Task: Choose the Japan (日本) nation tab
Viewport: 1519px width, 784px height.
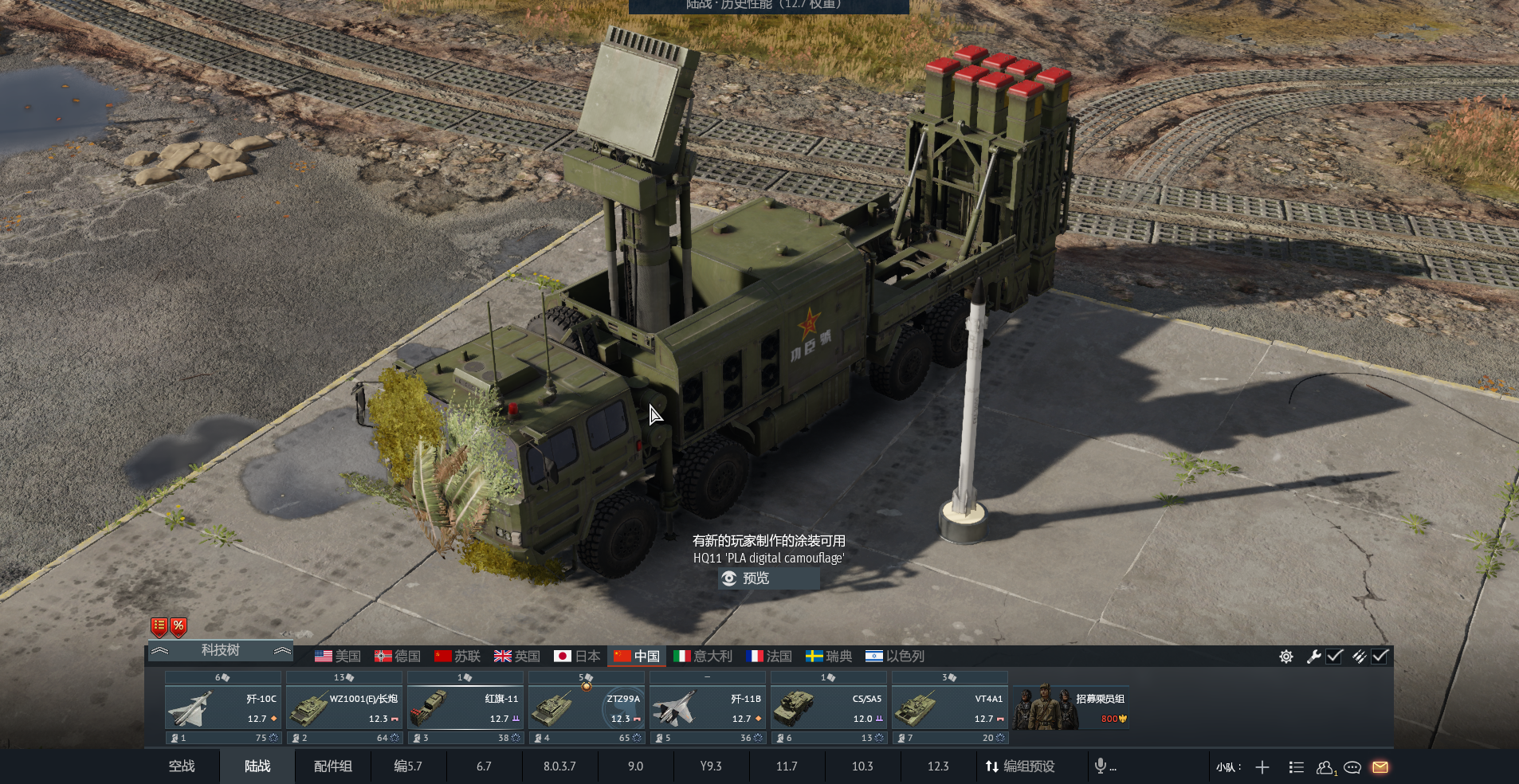Action: point(577,657)
